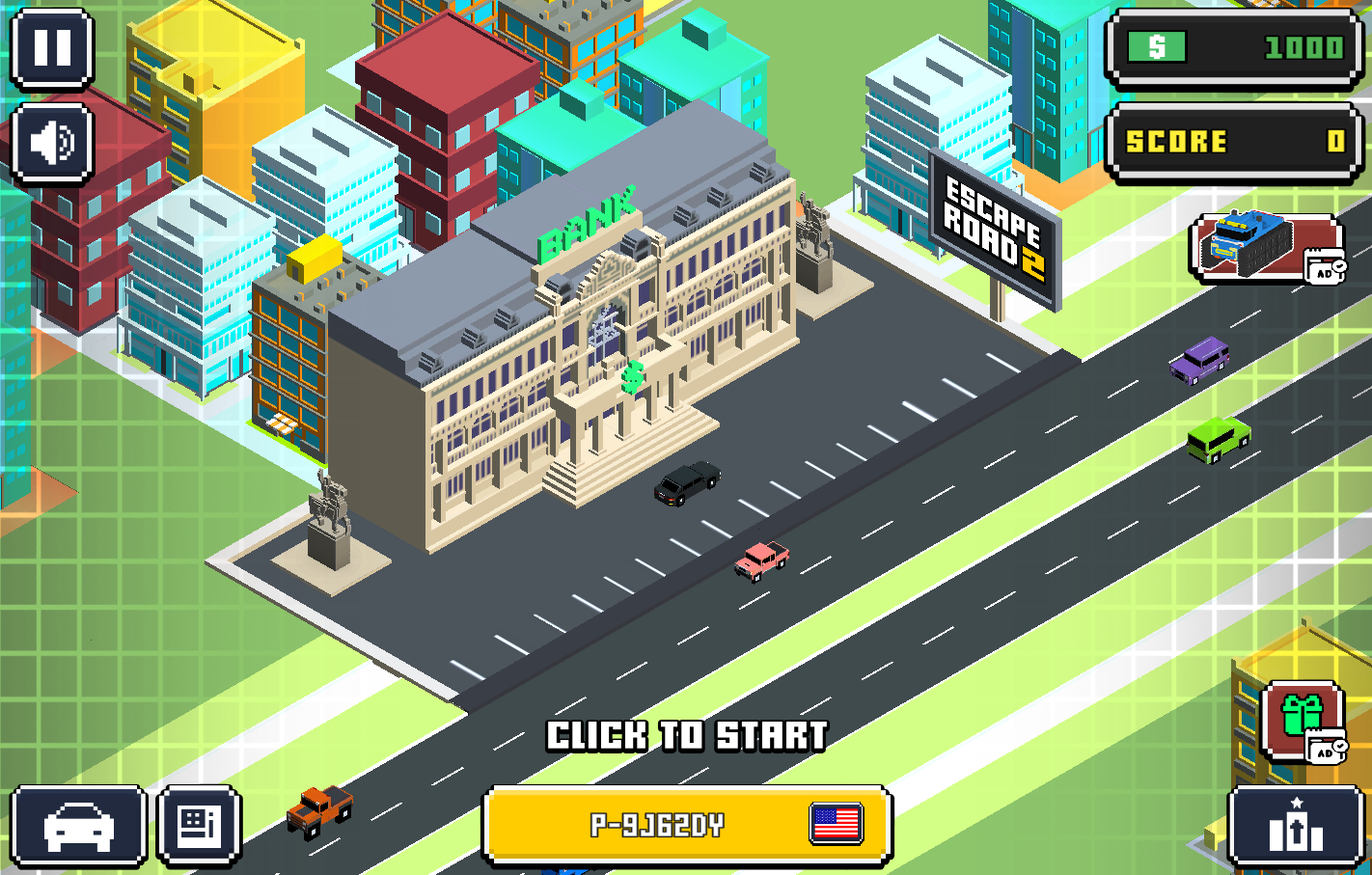Open the leaderboard podium button
This screenshot has height=875, width=1372.
pyautogui.click(x=1295, y=826)
